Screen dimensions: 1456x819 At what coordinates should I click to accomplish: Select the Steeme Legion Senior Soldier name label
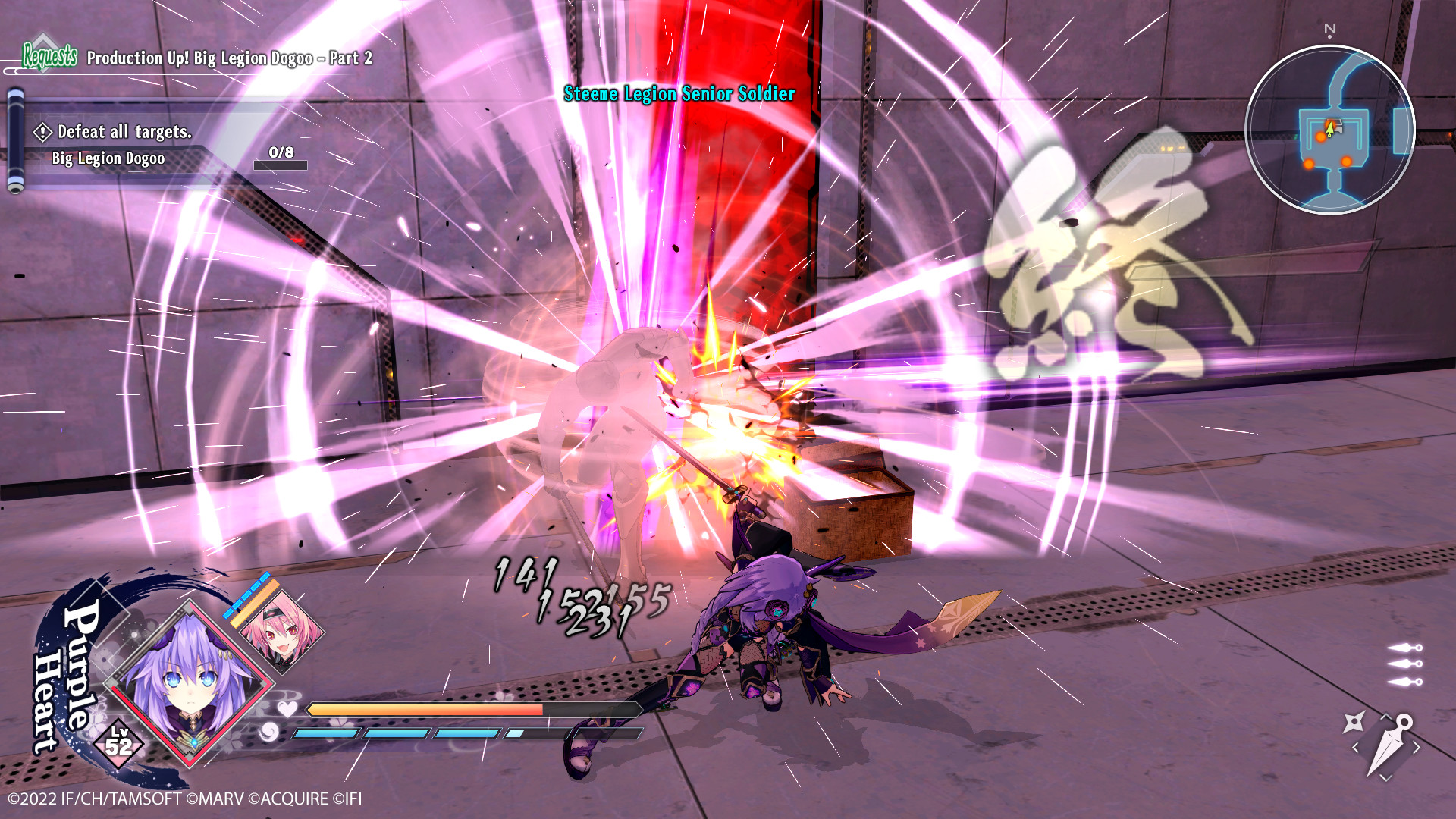679,94
